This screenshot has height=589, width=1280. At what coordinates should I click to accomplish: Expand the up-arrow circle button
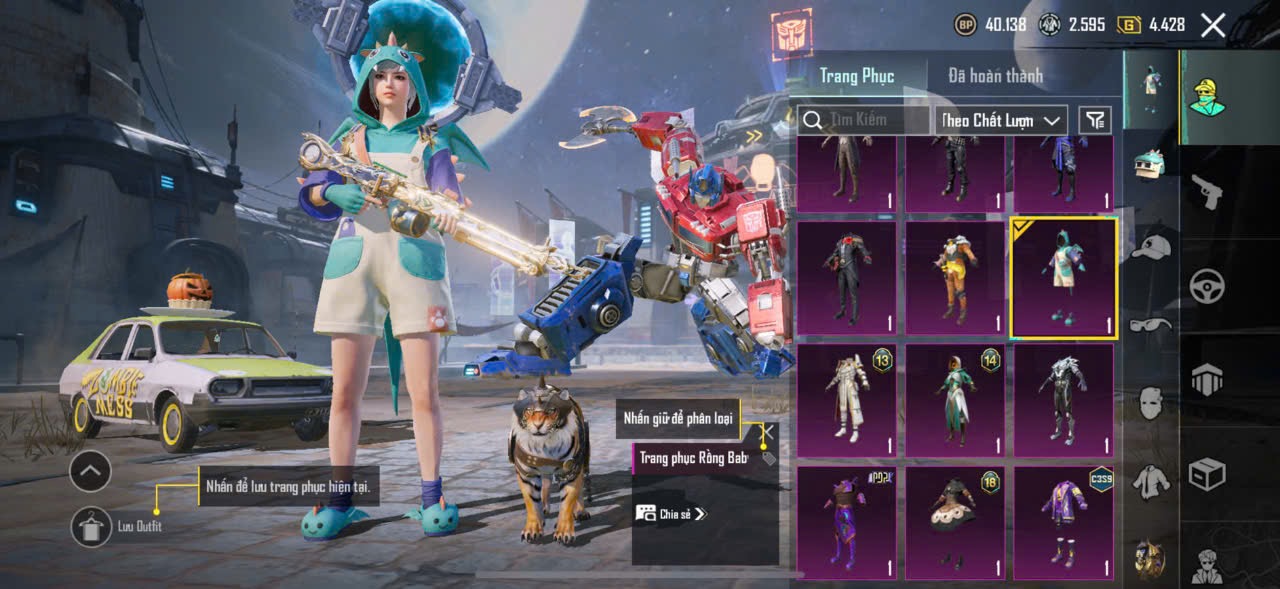90,471
